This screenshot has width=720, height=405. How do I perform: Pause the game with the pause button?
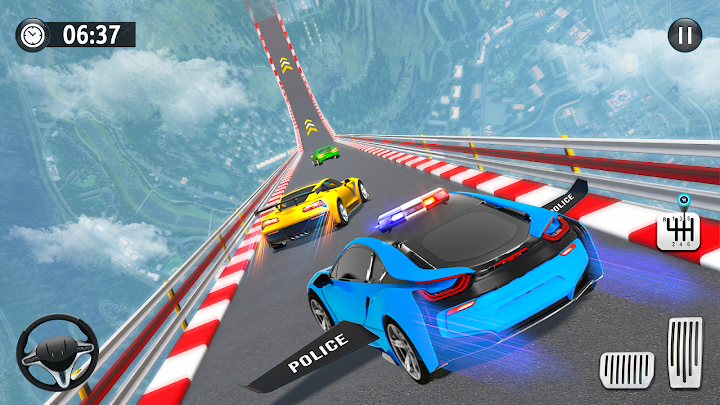pos(684,37)
